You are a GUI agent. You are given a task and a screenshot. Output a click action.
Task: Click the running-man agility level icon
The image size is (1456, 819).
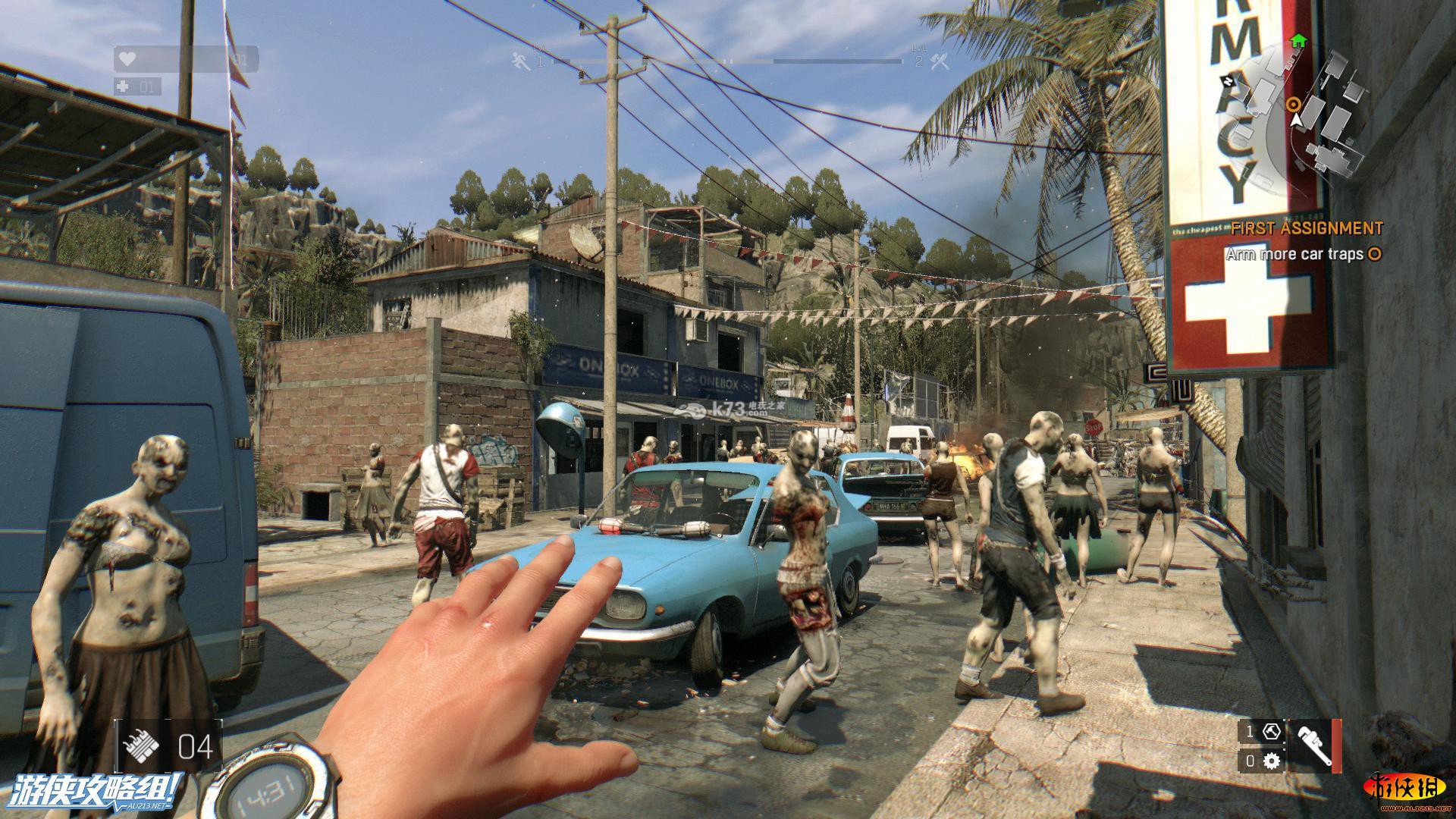[521, 61]
